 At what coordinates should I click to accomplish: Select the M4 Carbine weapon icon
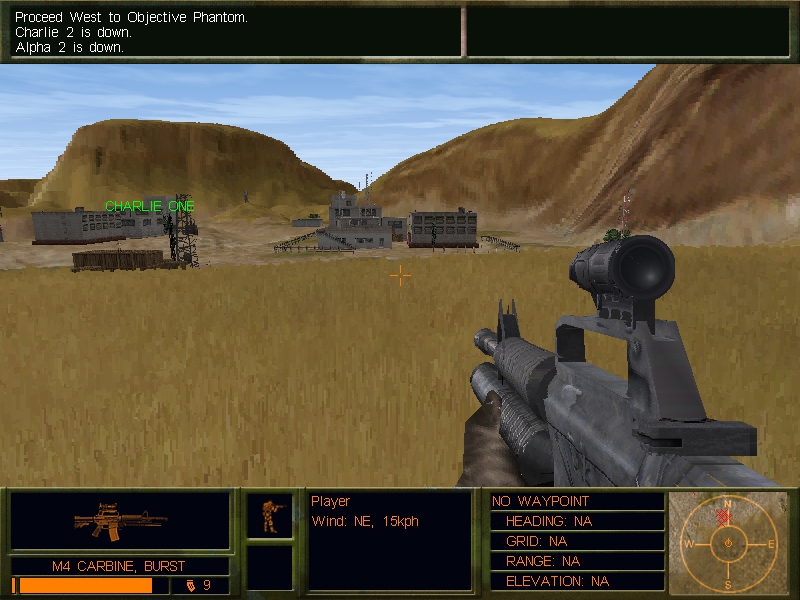click(120, 521)
